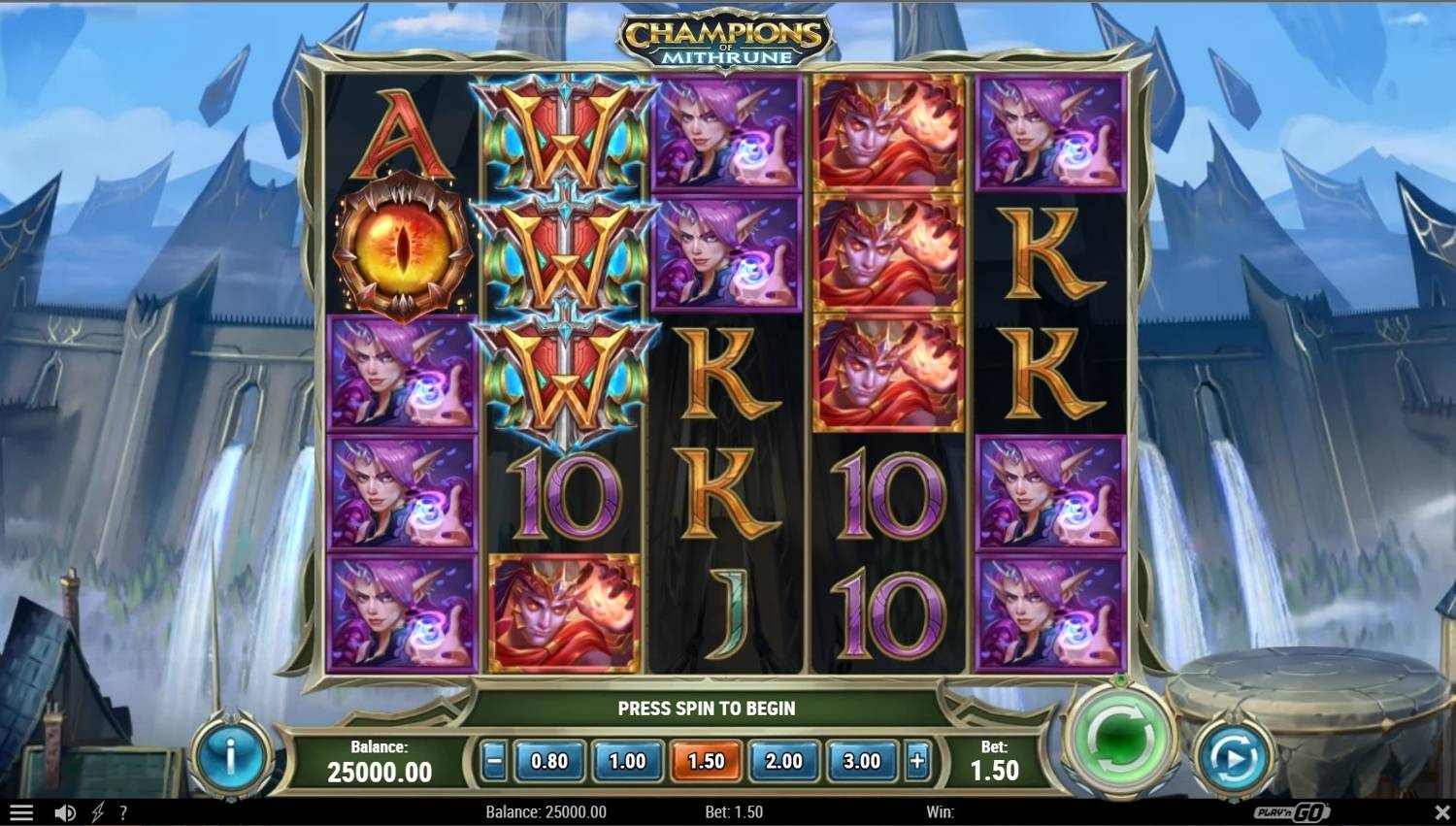The width and height of the screenshot is (1456, 826).
Task: Open the hamburger menu in the bottom bar
Action: pyautogui.click(x=20, y=812)
